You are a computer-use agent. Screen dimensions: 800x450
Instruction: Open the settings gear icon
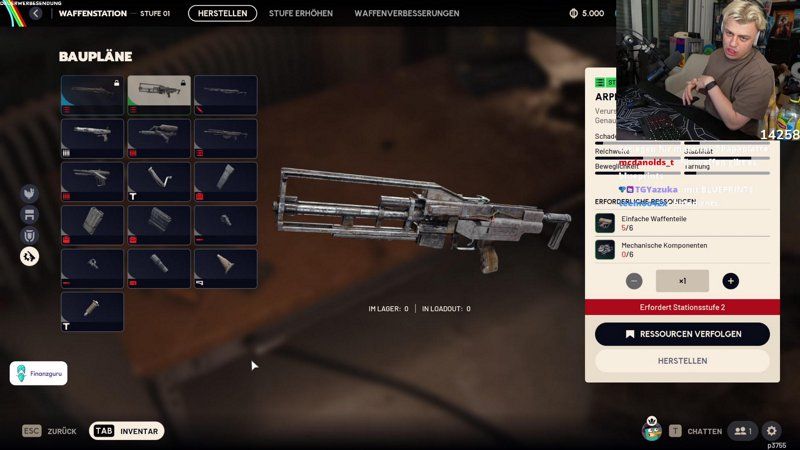click(x=772, y=431)
